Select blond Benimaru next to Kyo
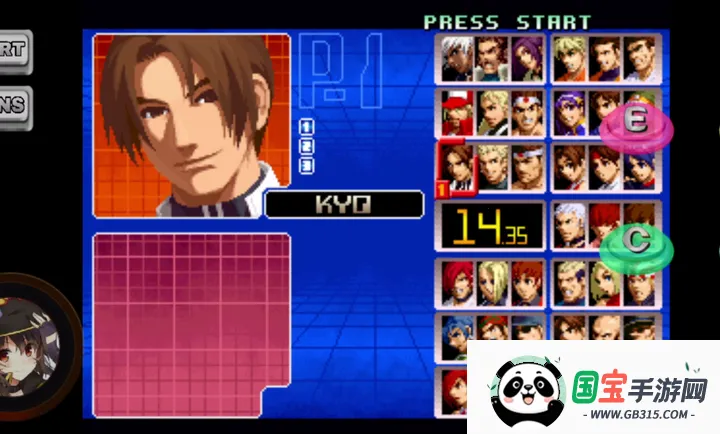This screenshot has height=434, width=720. 493,168
